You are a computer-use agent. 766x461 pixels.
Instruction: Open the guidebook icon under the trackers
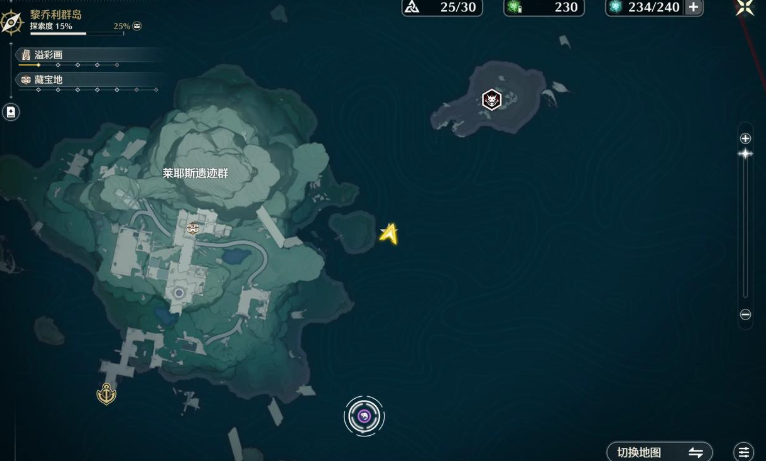tap(11, 112)
